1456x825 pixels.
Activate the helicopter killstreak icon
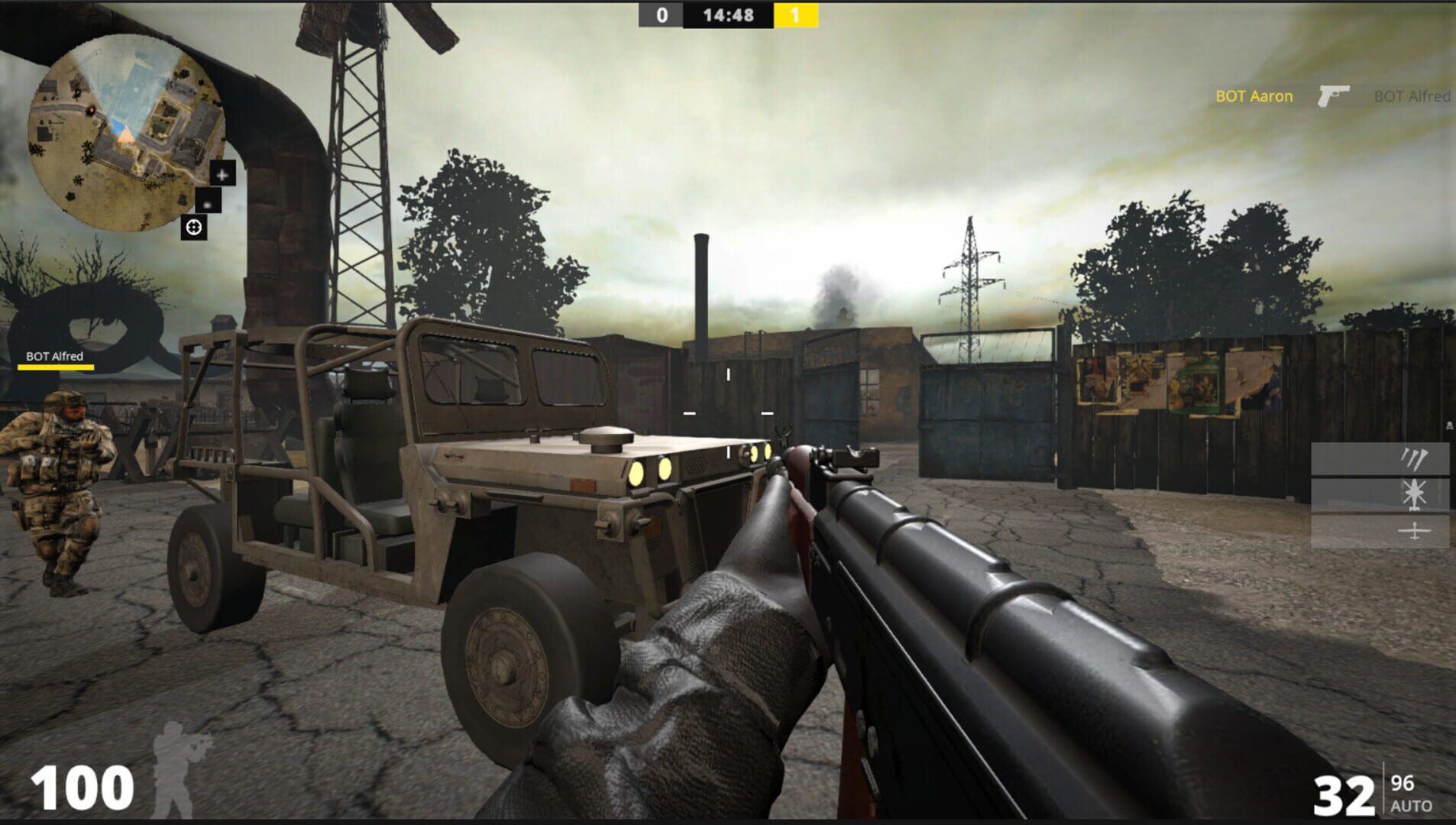tap(1413, 495)
